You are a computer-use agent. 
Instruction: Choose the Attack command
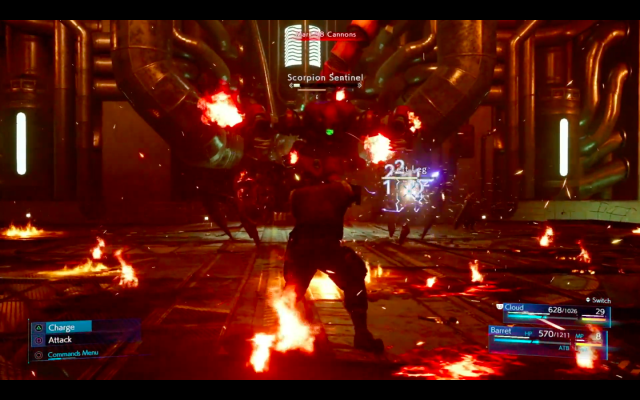60,340
